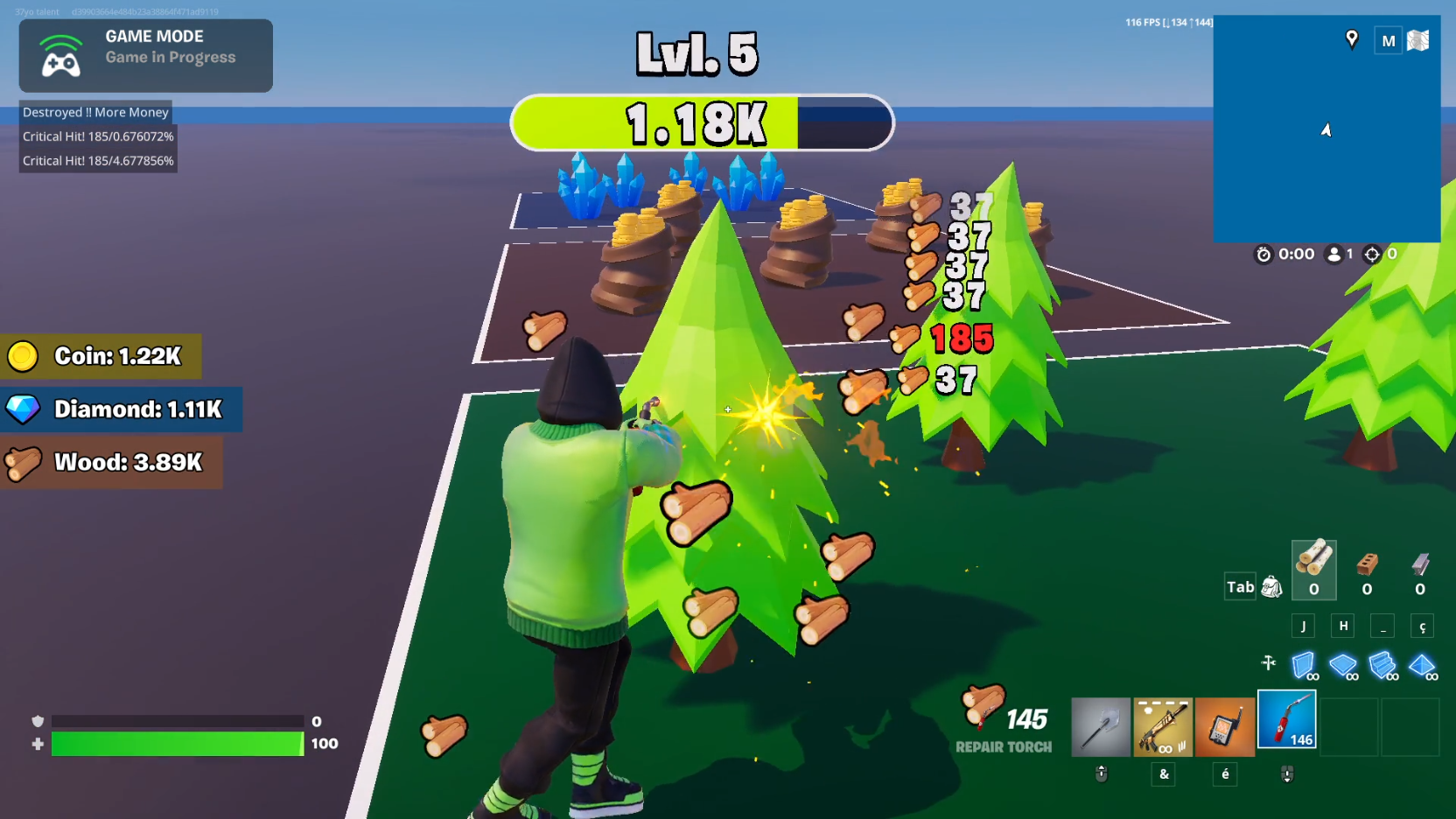Click the minimap location pin marker

click(x=1352, y=39)
